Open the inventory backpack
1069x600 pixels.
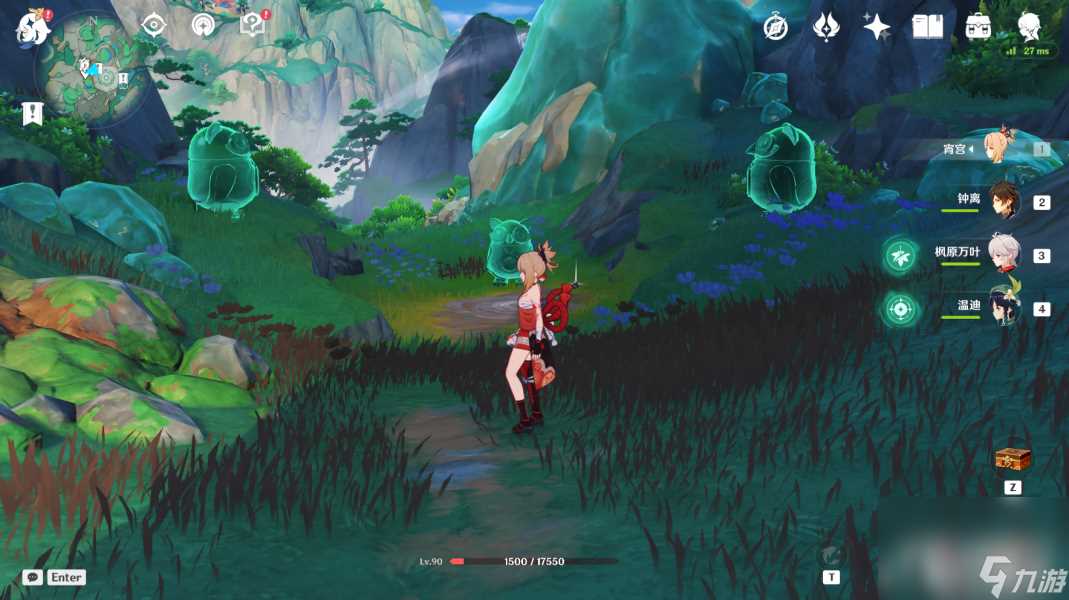(978, 27)
